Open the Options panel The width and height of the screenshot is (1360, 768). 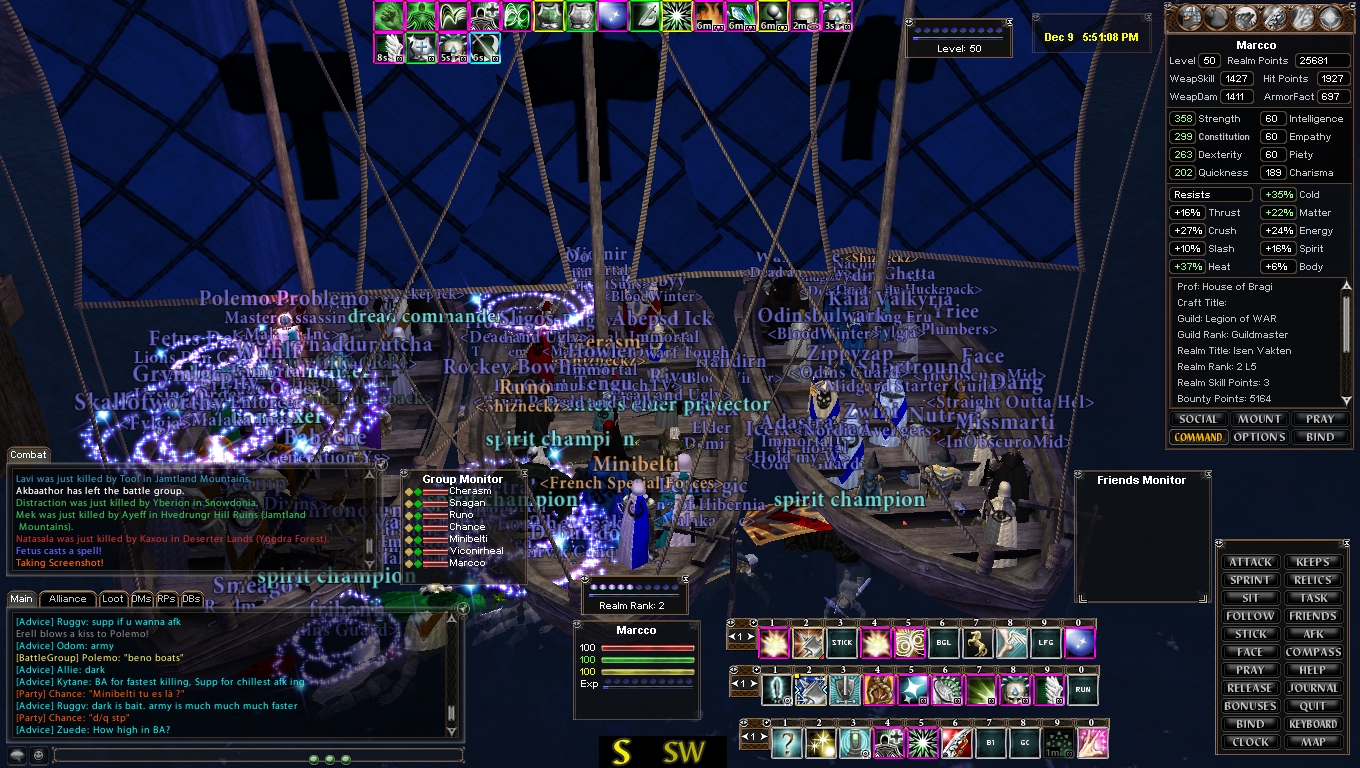(x=1259, y=437)
